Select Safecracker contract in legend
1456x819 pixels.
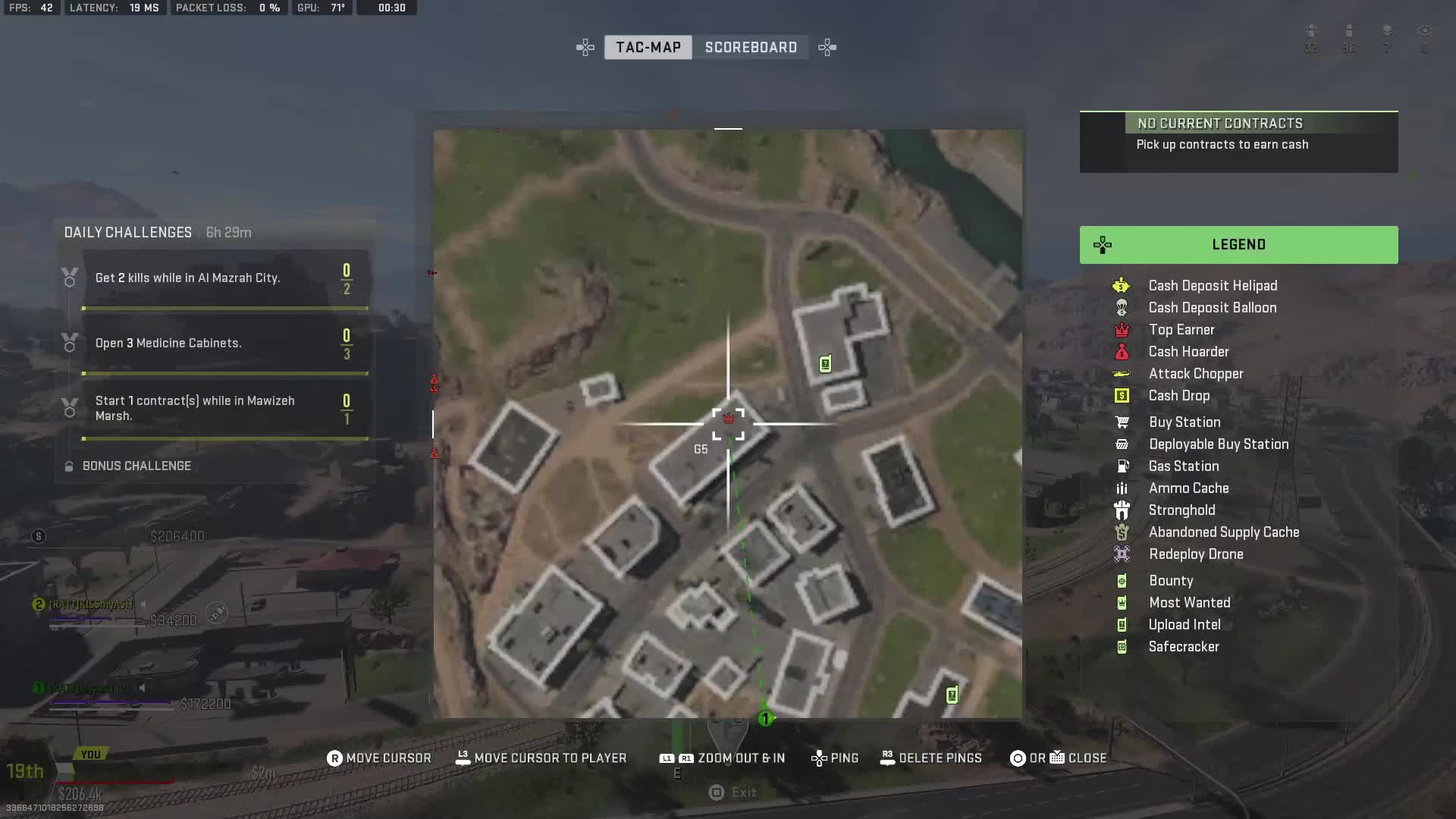[1183, 647]
